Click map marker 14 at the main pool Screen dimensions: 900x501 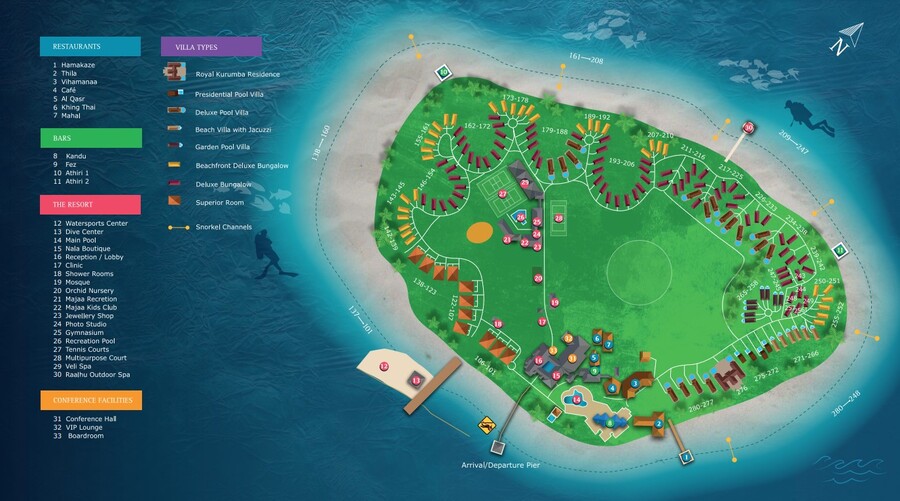pyautogui.click(x=576, y=400)
